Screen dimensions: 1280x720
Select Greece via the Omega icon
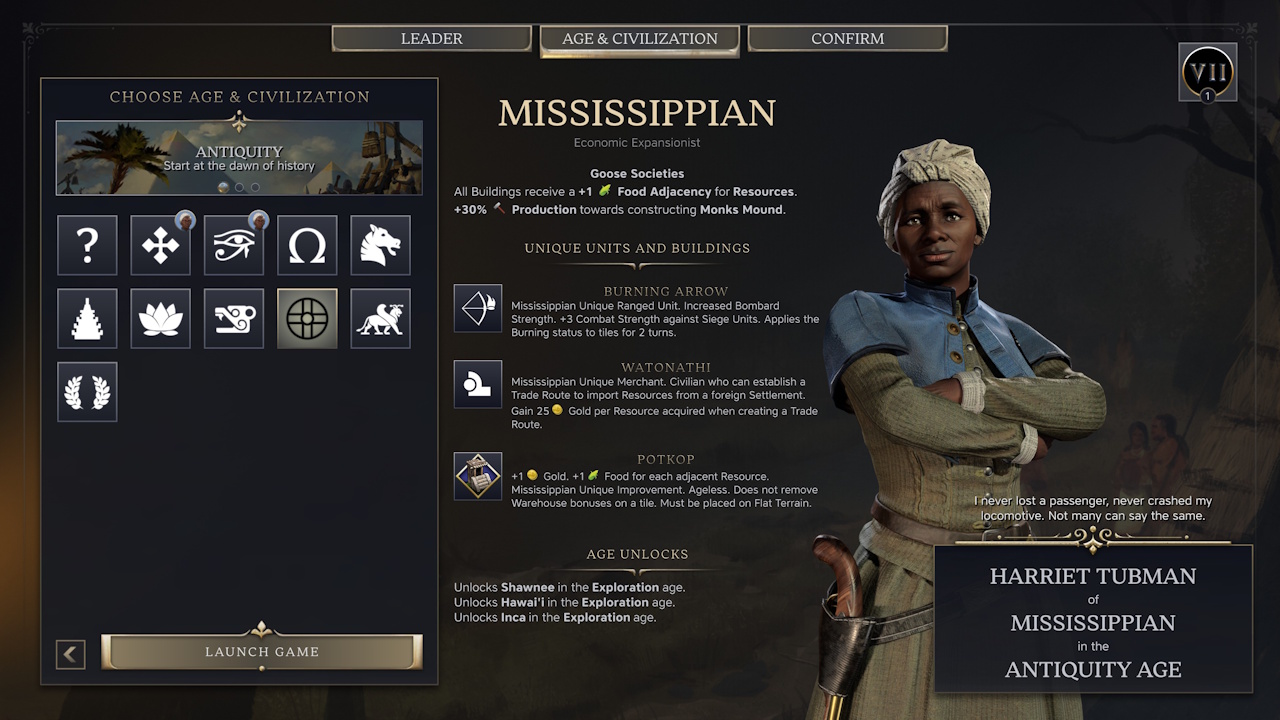pyautogui.click(x=307, y=245)
